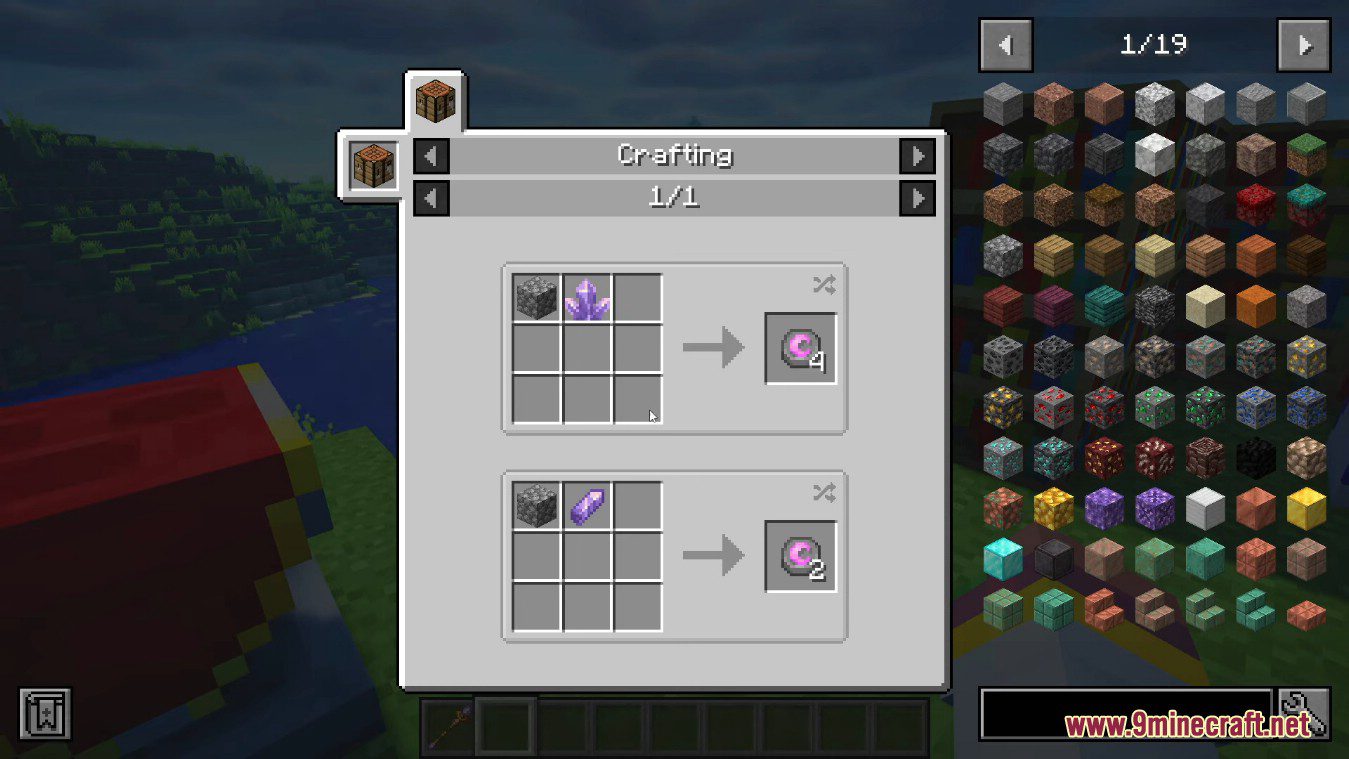Advance to the next item list page
This screenshot has height=759, width=1349.
pos(1303,45)
